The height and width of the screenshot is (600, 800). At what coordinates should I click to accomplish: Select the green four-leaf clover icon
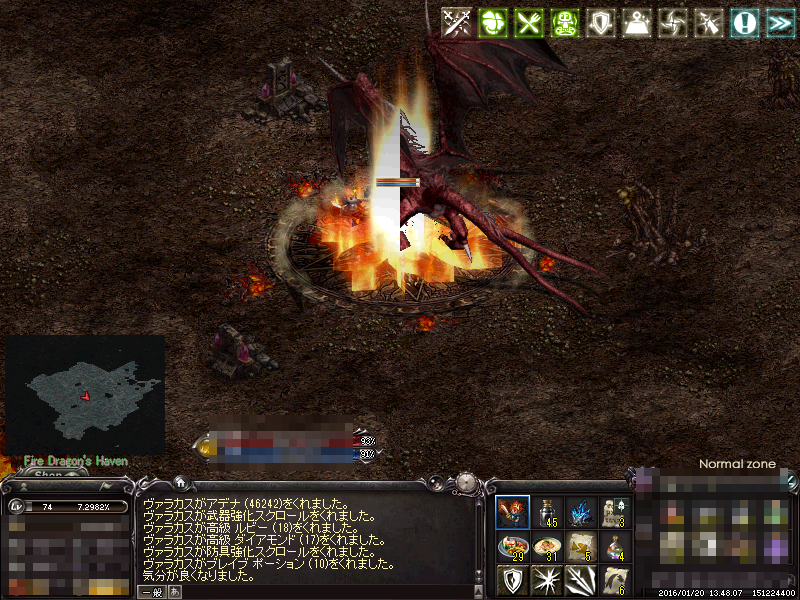pos(492,22)
